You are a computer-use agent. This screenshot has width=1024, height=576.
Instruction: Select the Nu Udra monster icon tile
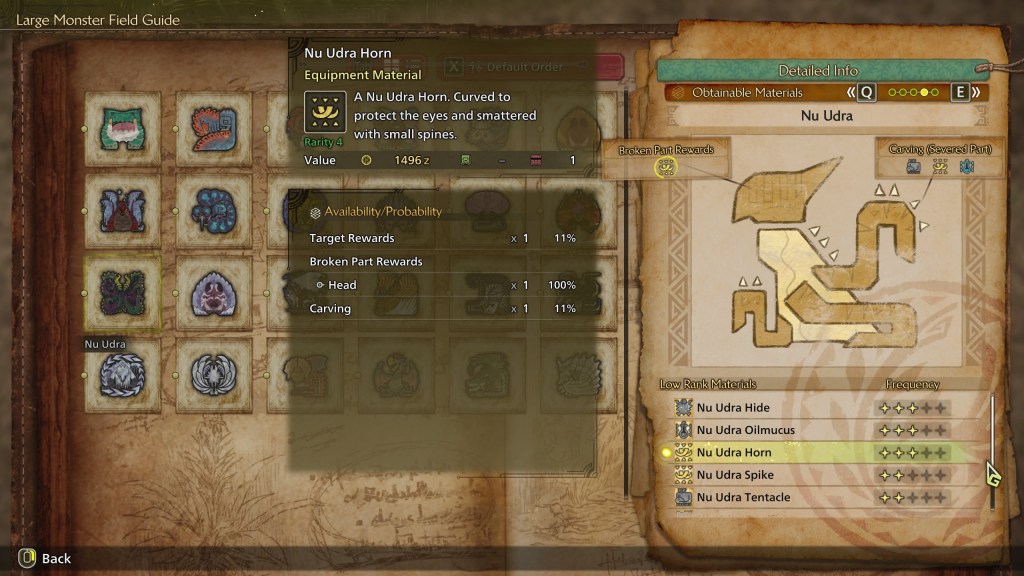pyautogui.click(x=123, y=291)
